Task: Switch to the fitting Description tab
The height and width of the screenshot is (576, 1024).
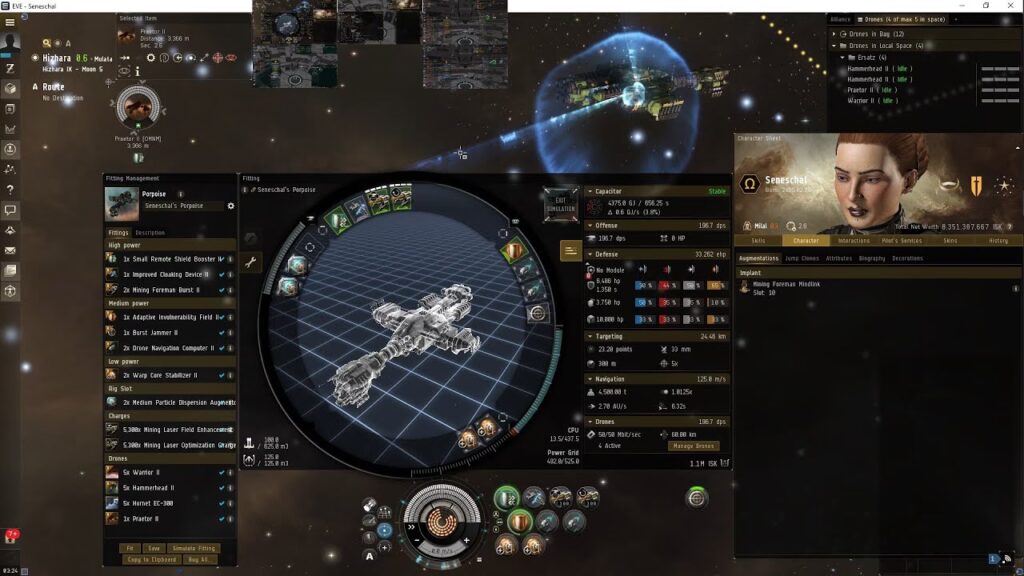Action: click(150, 233)
